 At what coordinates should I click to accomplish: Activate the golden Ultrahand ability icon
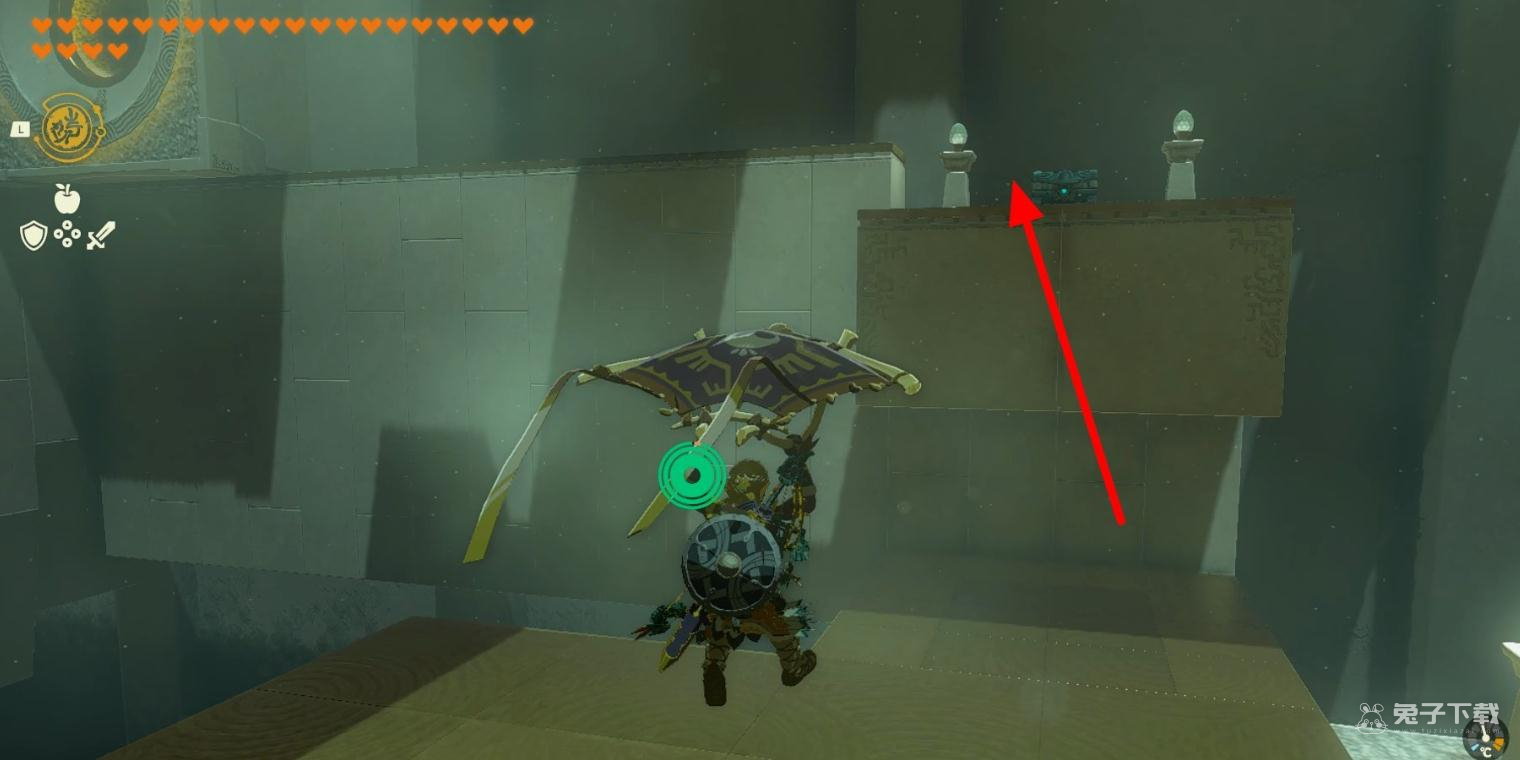click(x=70, y=127)
